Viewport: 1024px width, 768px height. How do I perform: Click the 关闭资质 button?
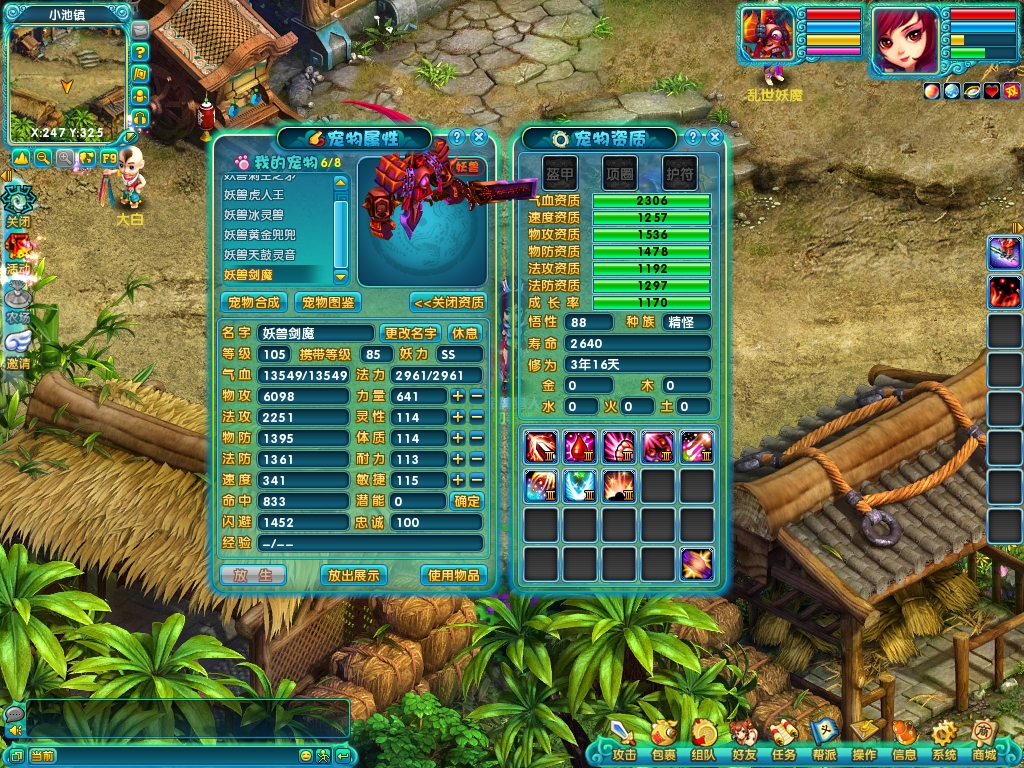pos(448,302)
